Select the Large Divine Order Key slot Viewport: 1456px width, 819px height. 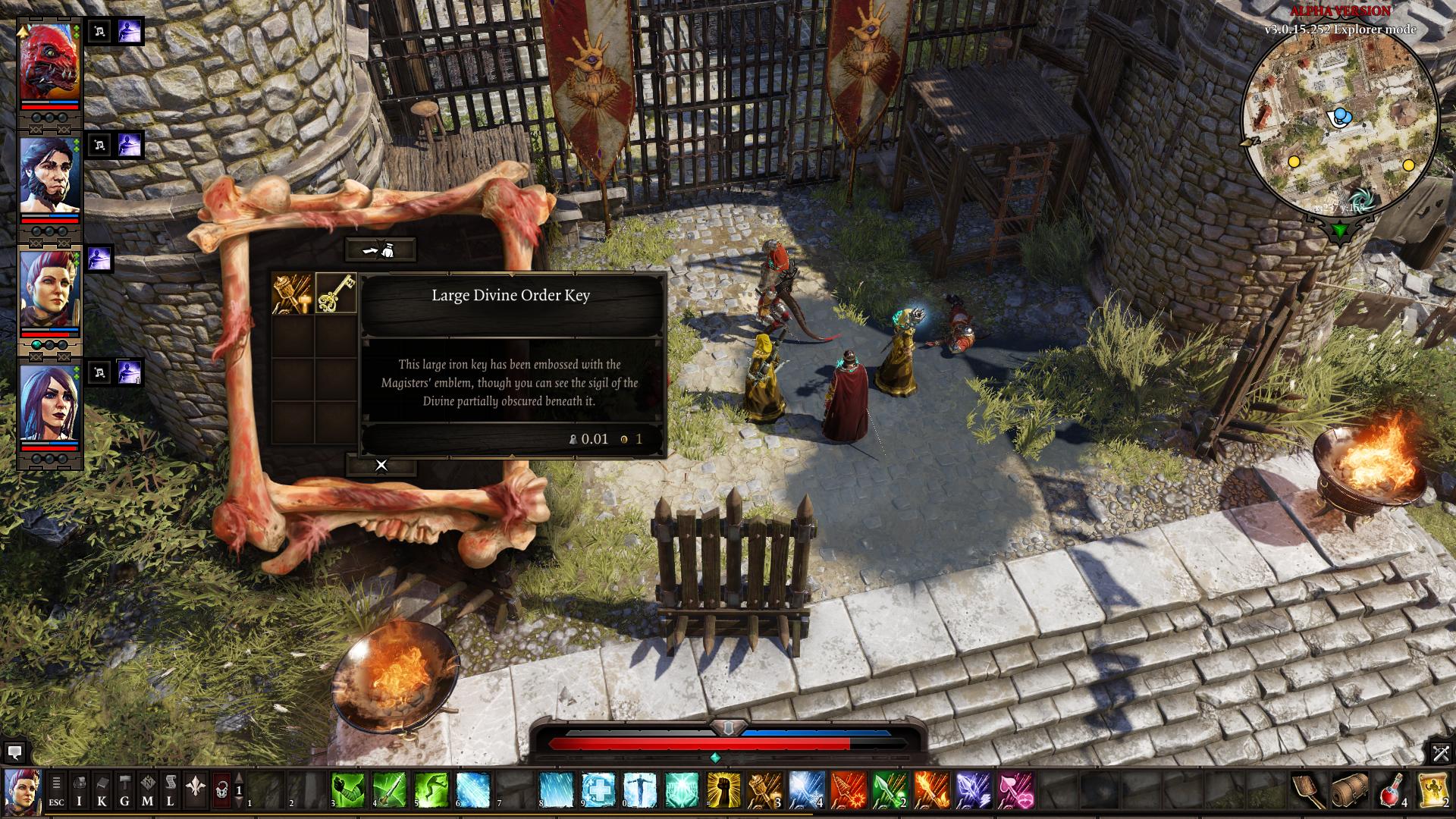[x=336, y=294]
